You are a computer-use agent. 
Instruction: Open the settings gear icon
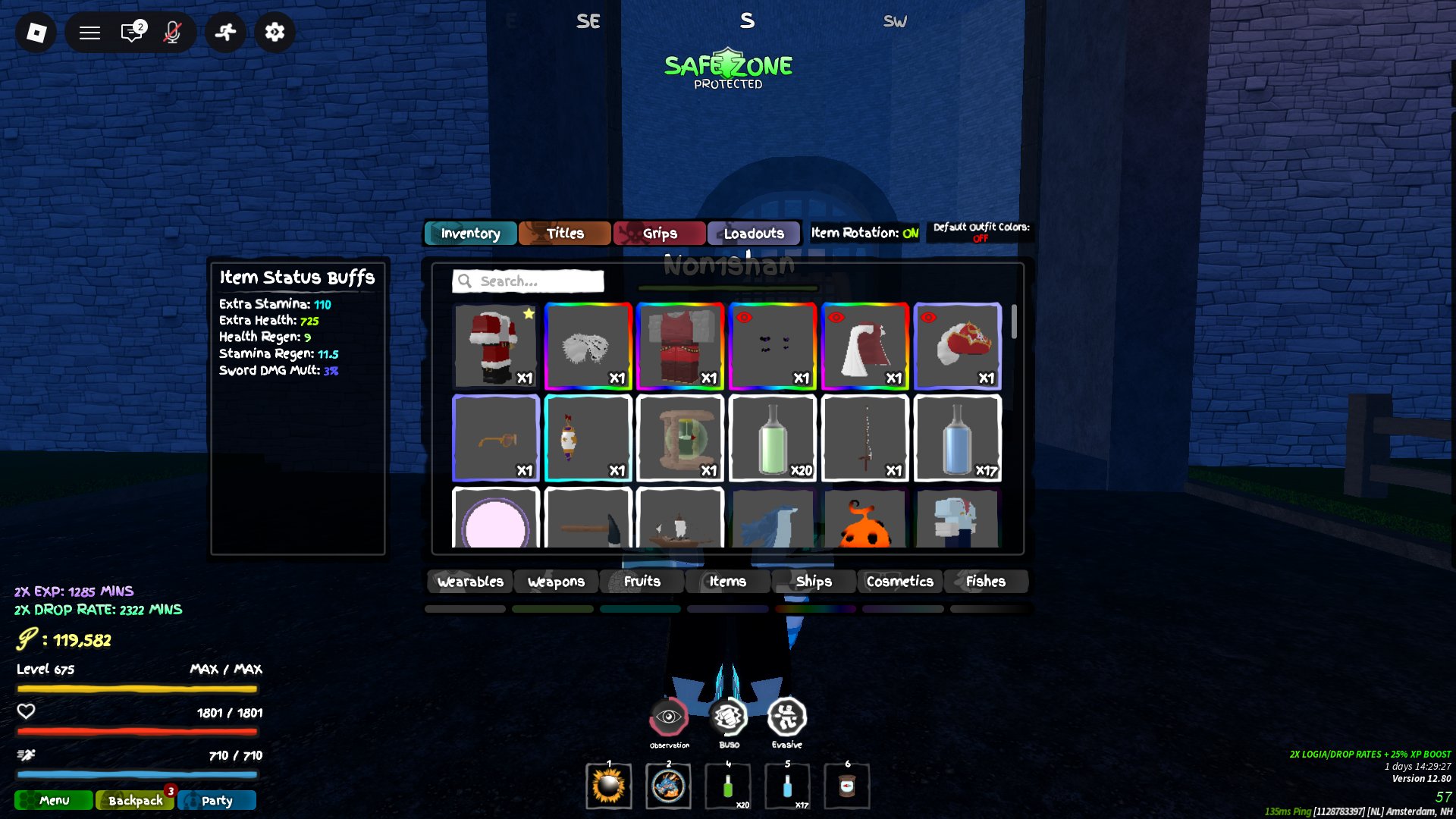click(275, 32)
